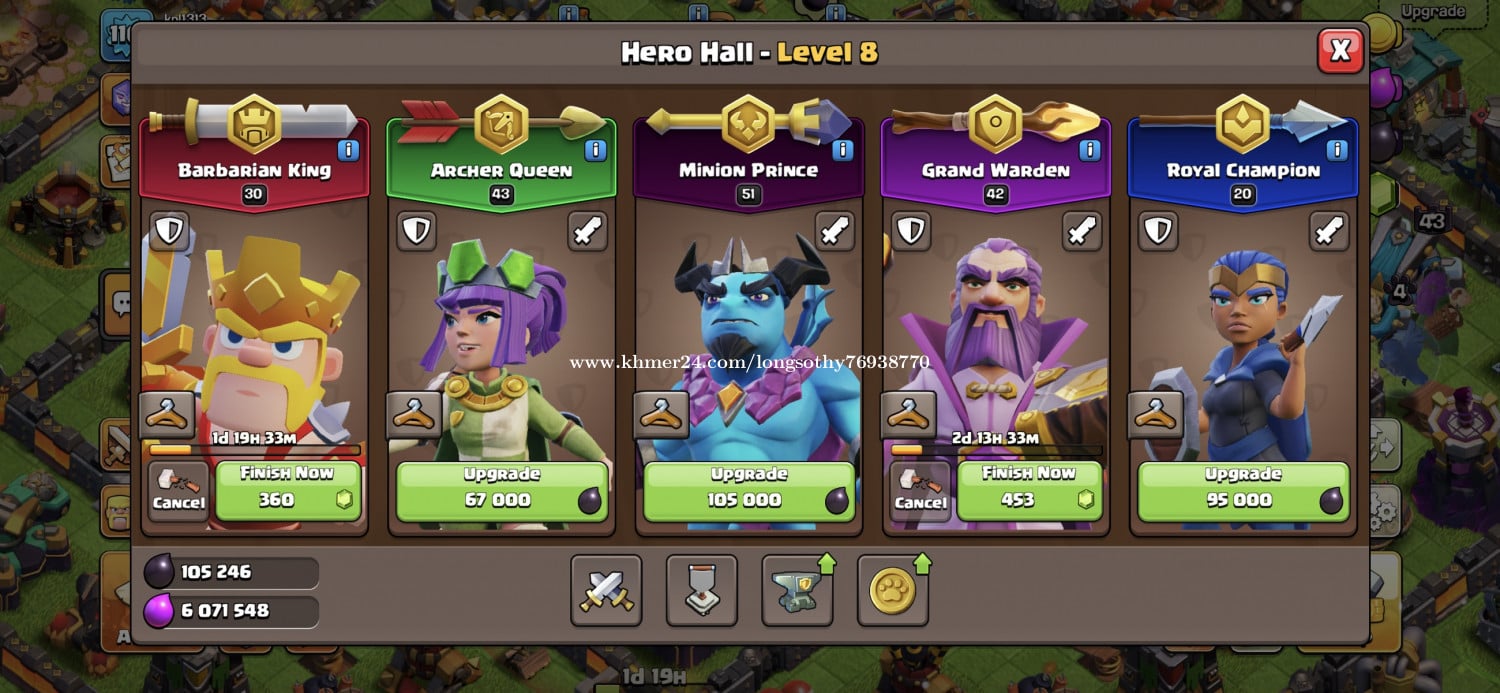Finish Barbarian King upgrade for 360 gems
The height and width of the screenshot is (693, 1500).
287,490
